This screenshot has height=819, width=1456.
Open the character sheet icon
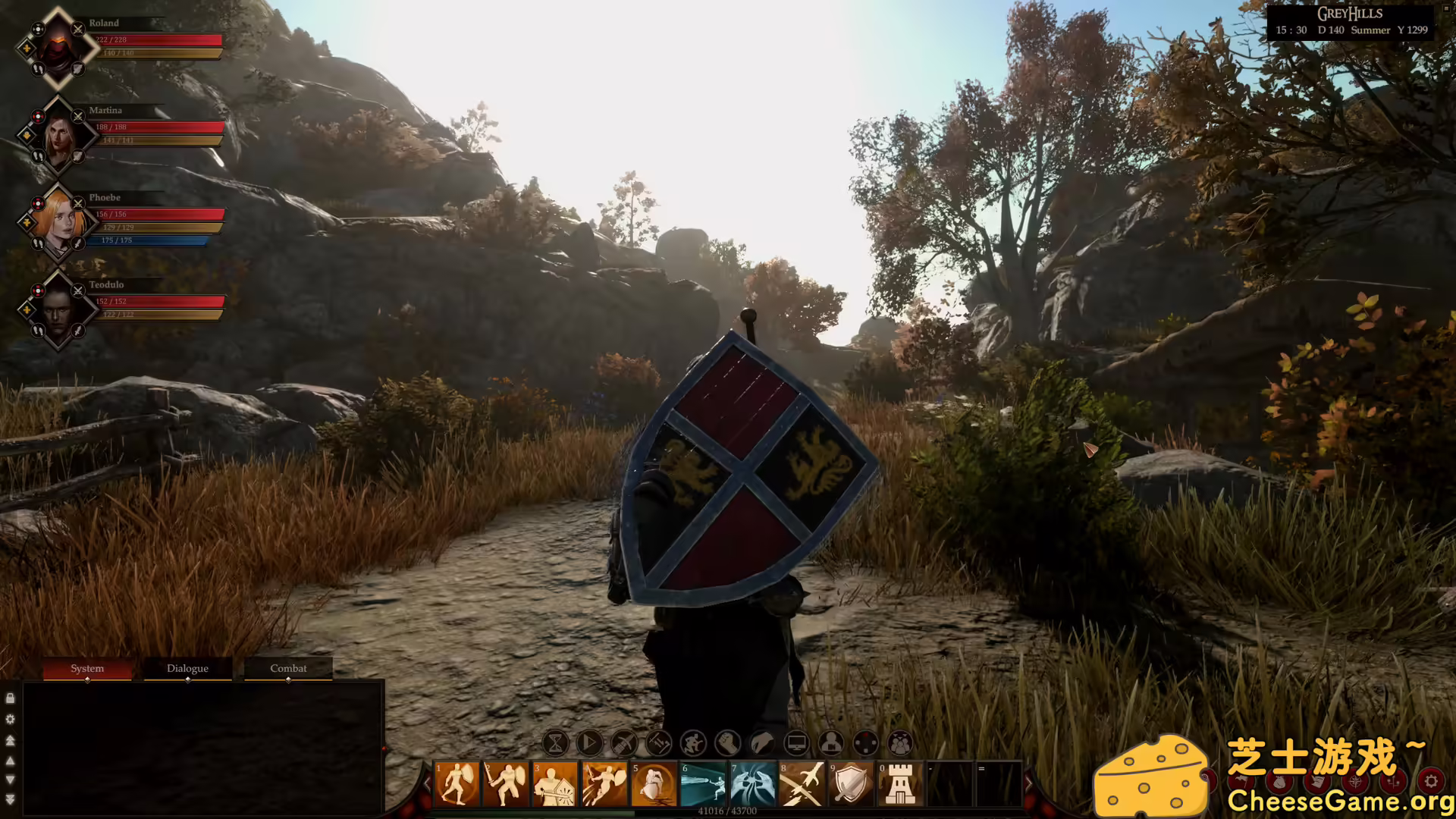click(830, 744)
